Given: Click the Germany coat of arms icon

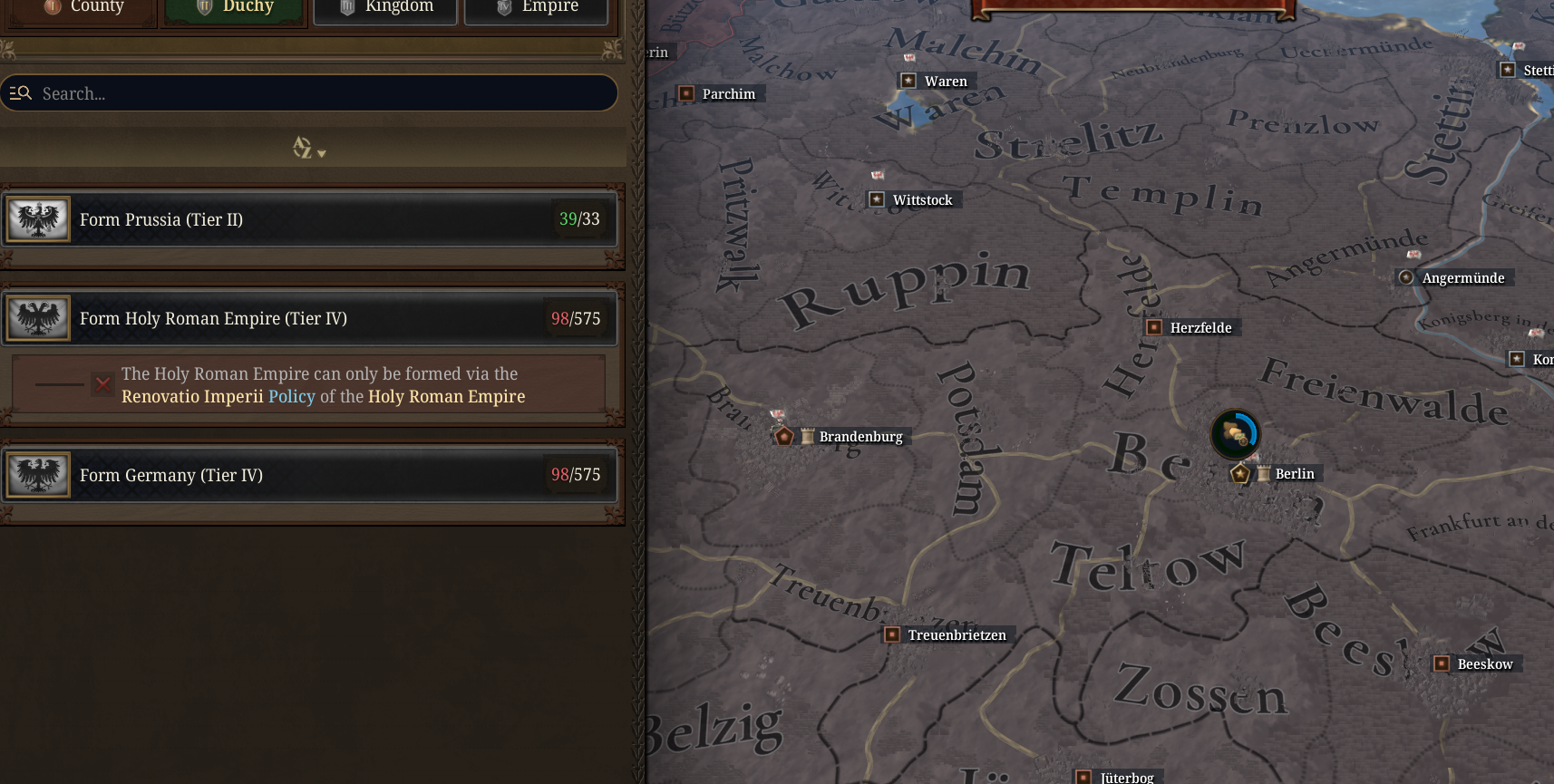Looking at the screenshot, I should click(37, 474).
